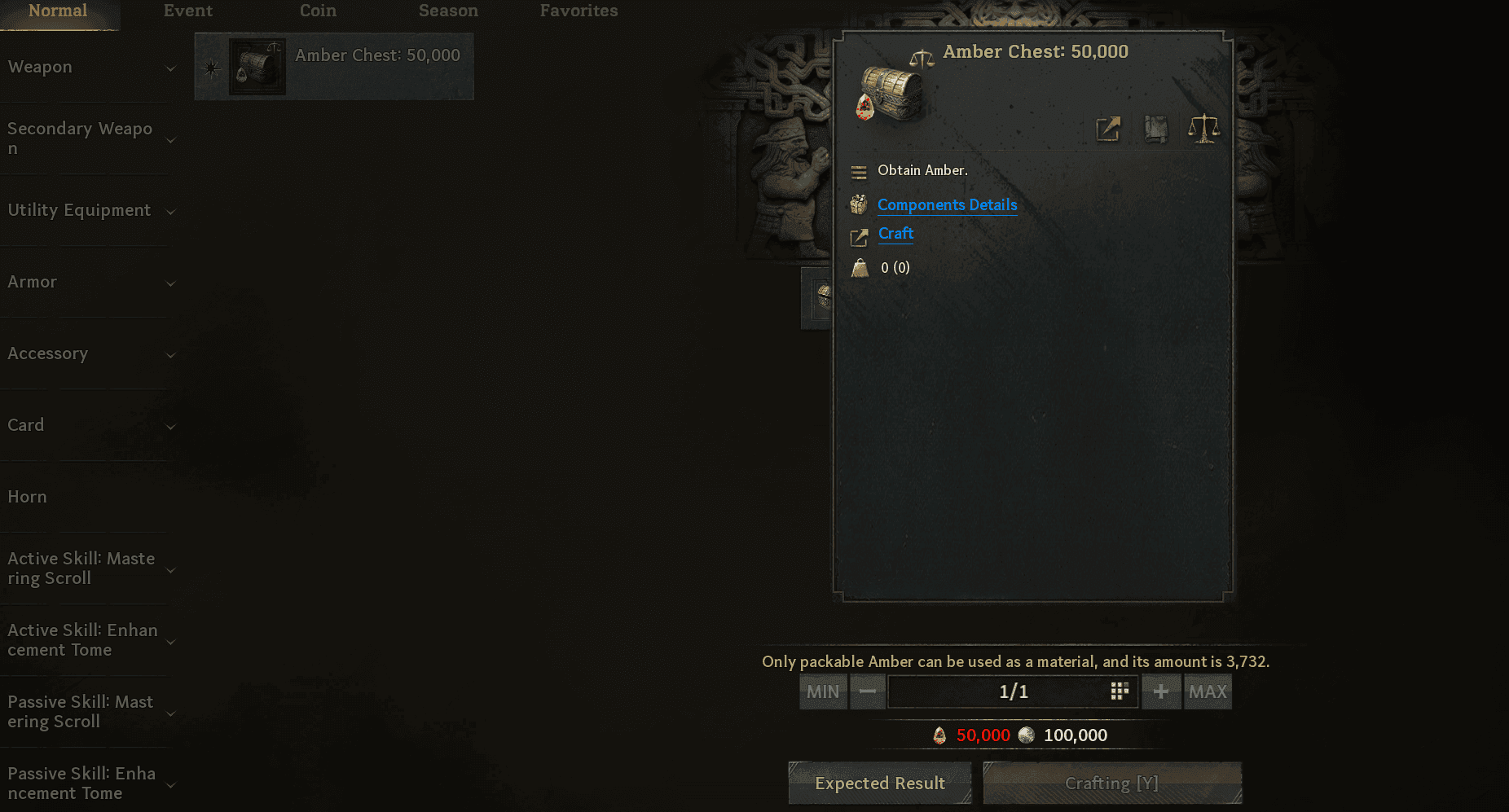Screen dimensions: 1509x812
Task: Click the gift box icon beside Components Details
Action: click(858, 204)
